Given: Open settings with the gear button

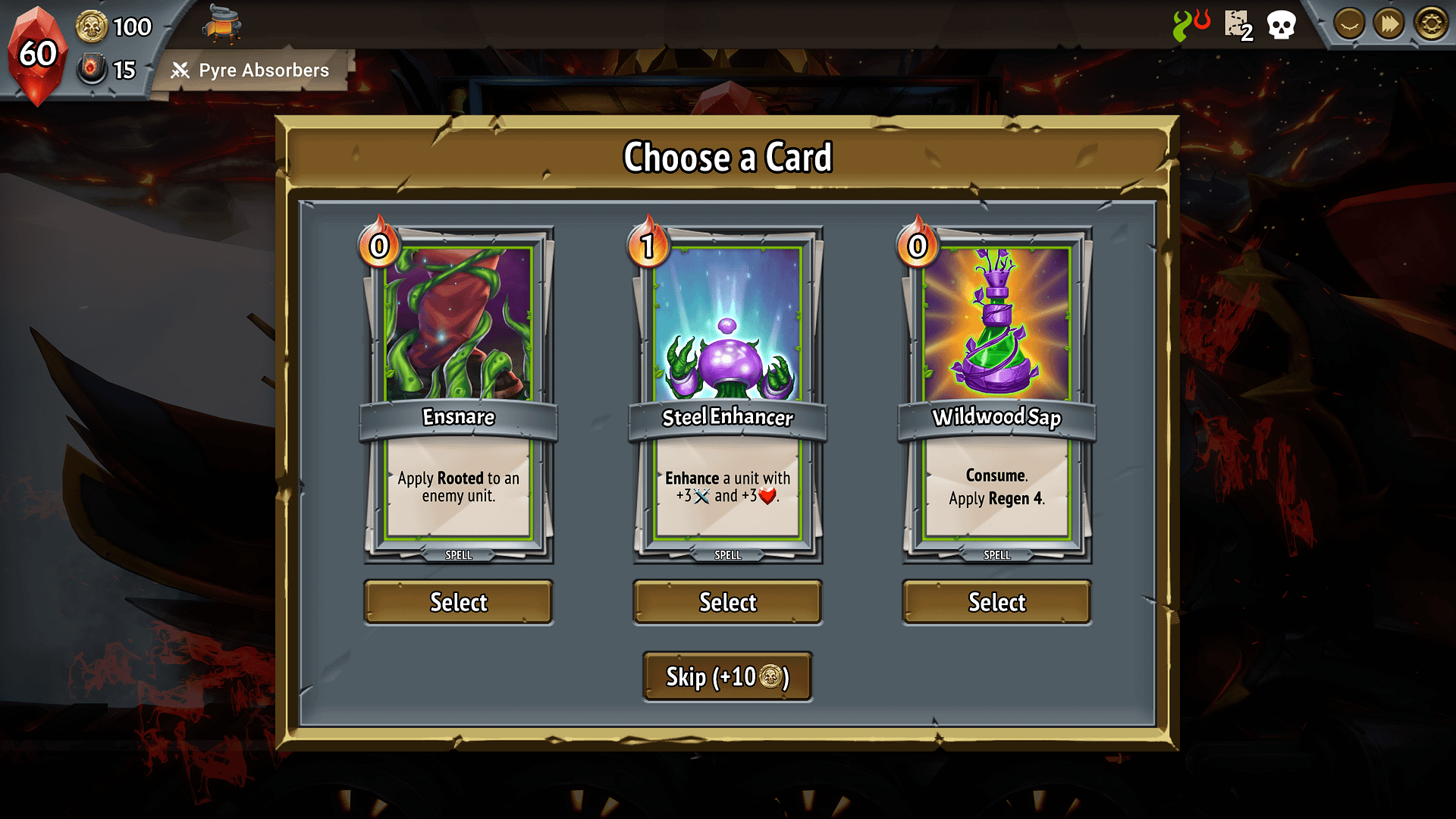Looking at the screenshot, I should coord(1431,24).
